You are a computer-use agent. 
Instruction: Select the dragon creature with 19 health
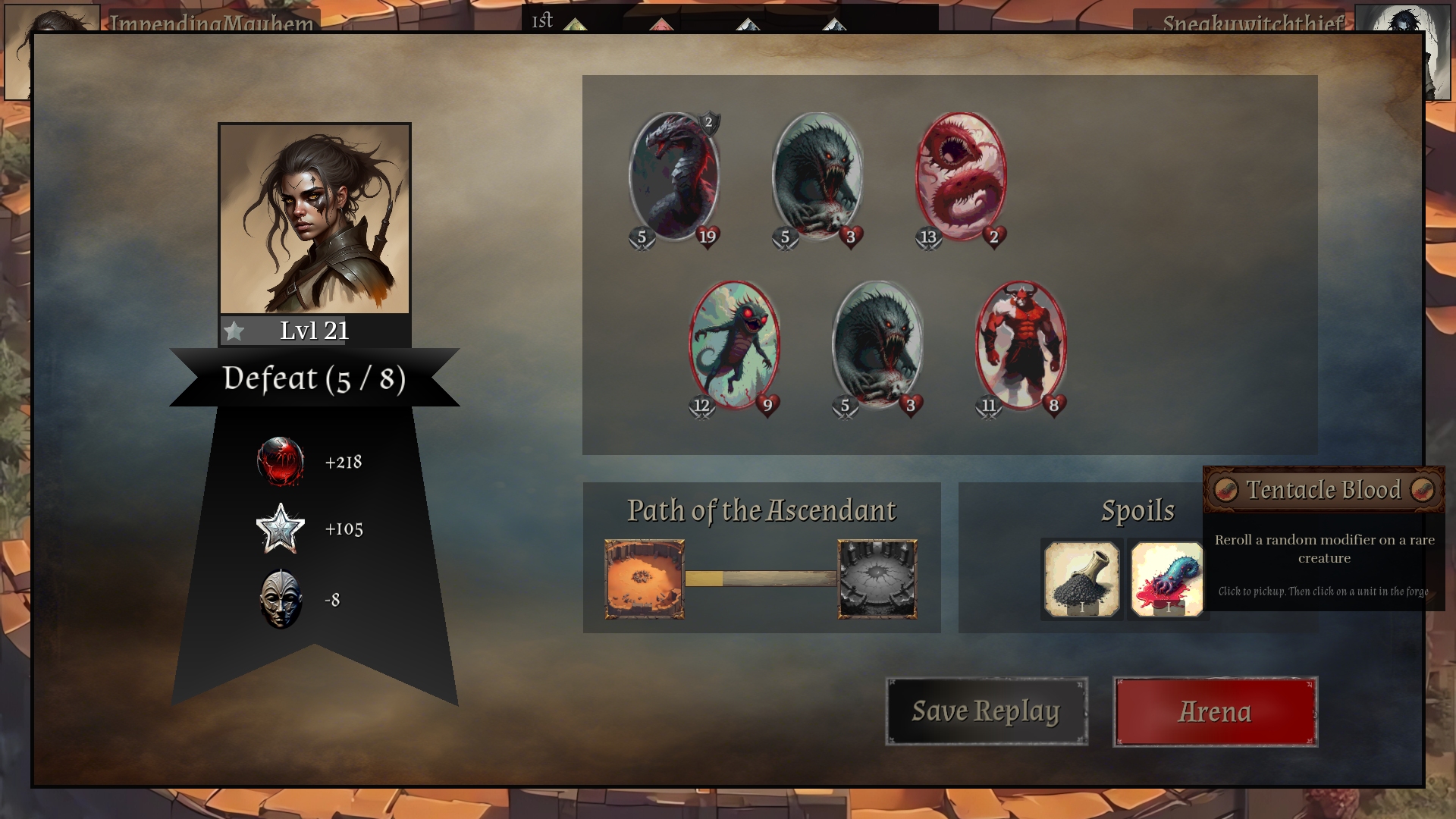click(674, 178)
